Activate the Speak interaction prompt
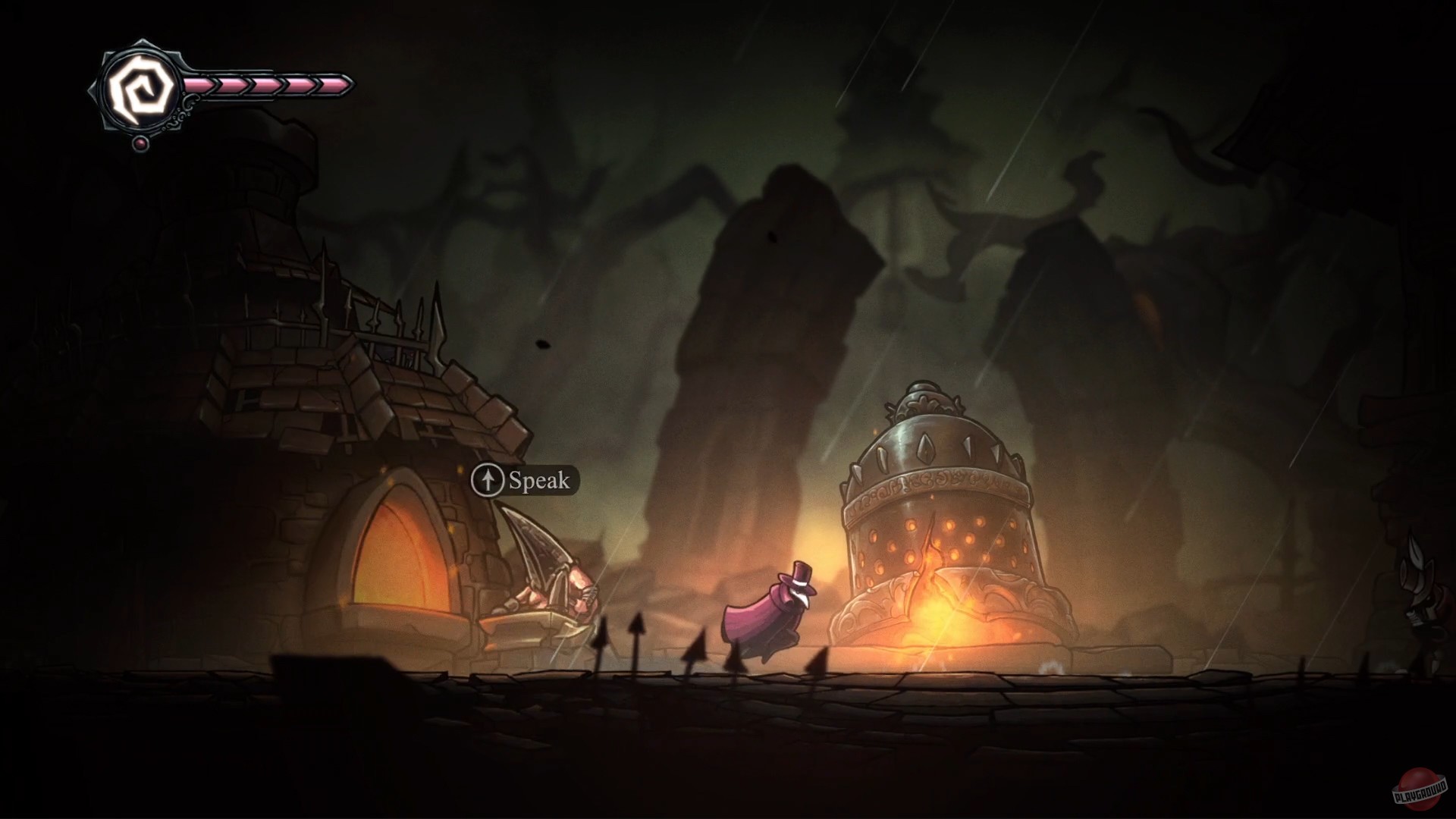Image resolution: width=1456 pixels, height=819 pixels. pos(523,479)
